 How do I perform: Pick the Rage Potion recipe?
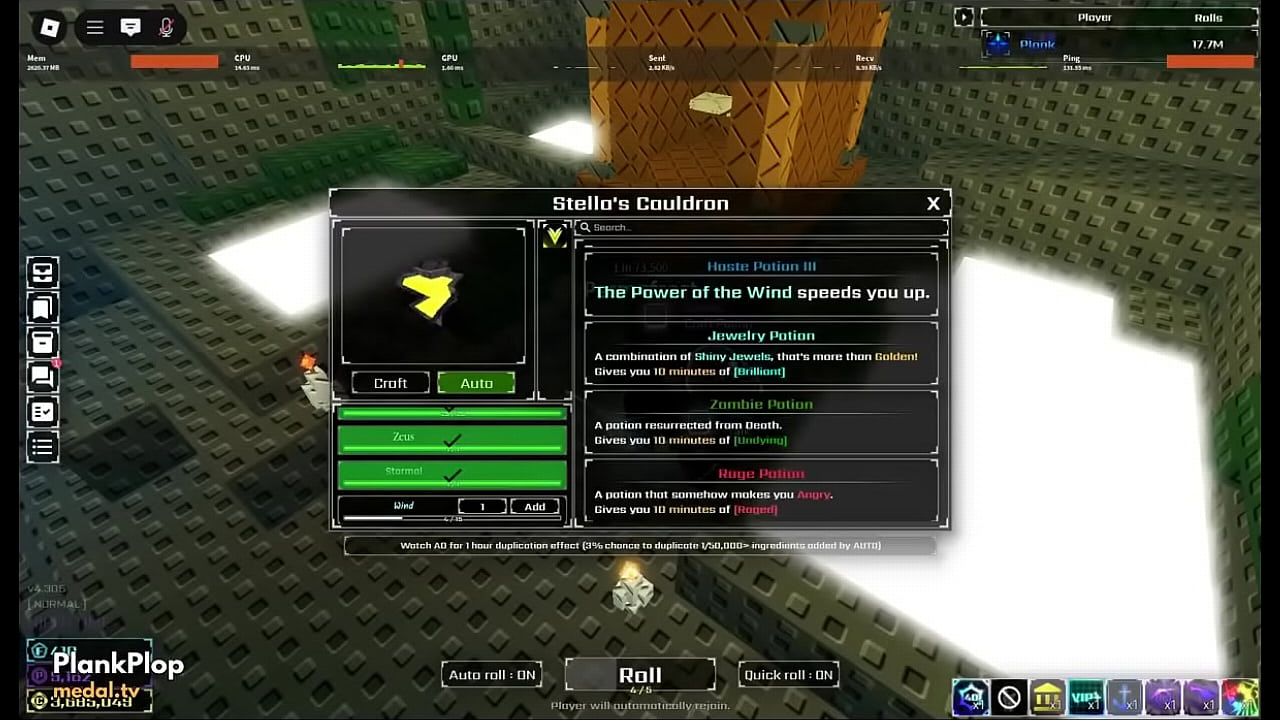click(761, 490)
